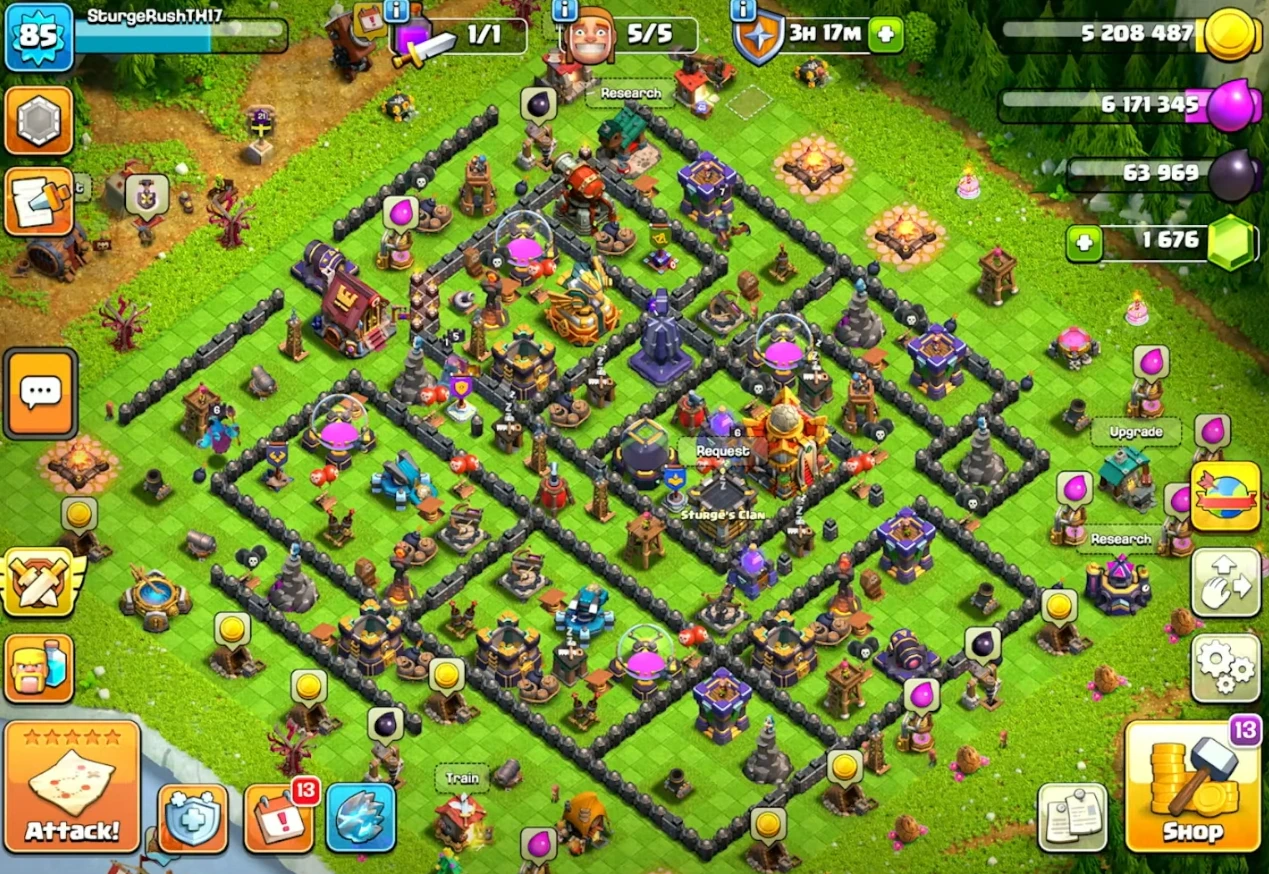
Task: Open the settings gears menu
Action: 1225,667
